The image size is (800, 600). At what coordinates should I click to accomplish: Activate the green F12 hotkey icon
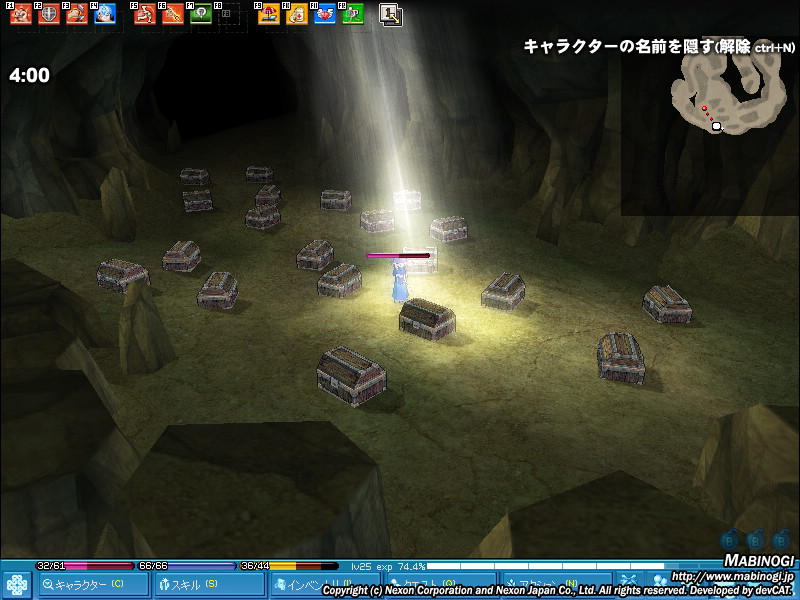pos(352,14)
